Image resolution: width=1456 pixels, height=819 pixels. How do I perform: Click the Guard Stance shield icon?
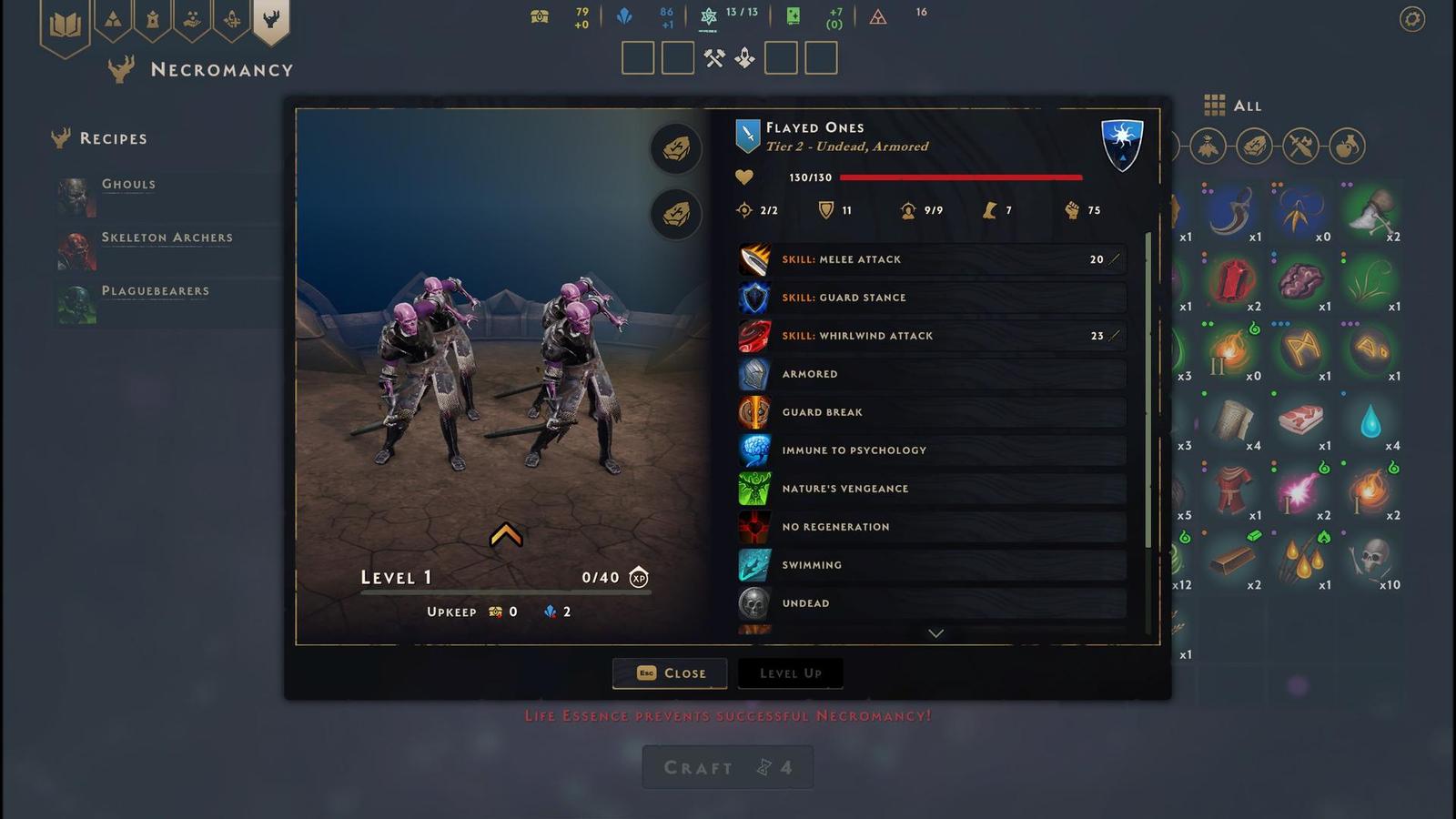tap(755, 298)
